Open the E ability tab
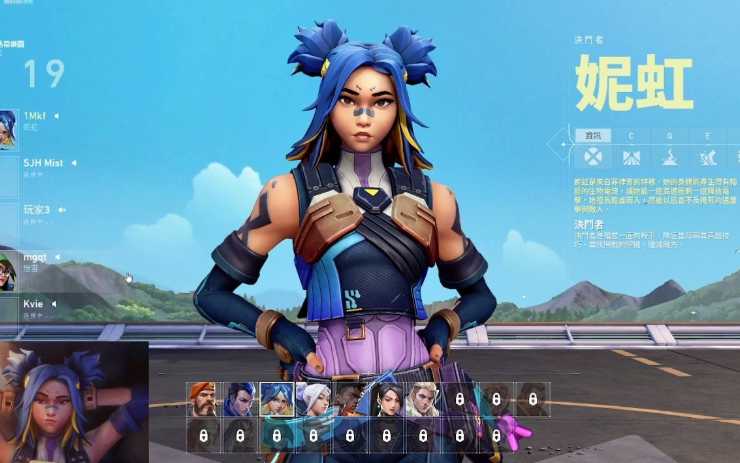Screen dimensions: 740x463 [707, 135]
